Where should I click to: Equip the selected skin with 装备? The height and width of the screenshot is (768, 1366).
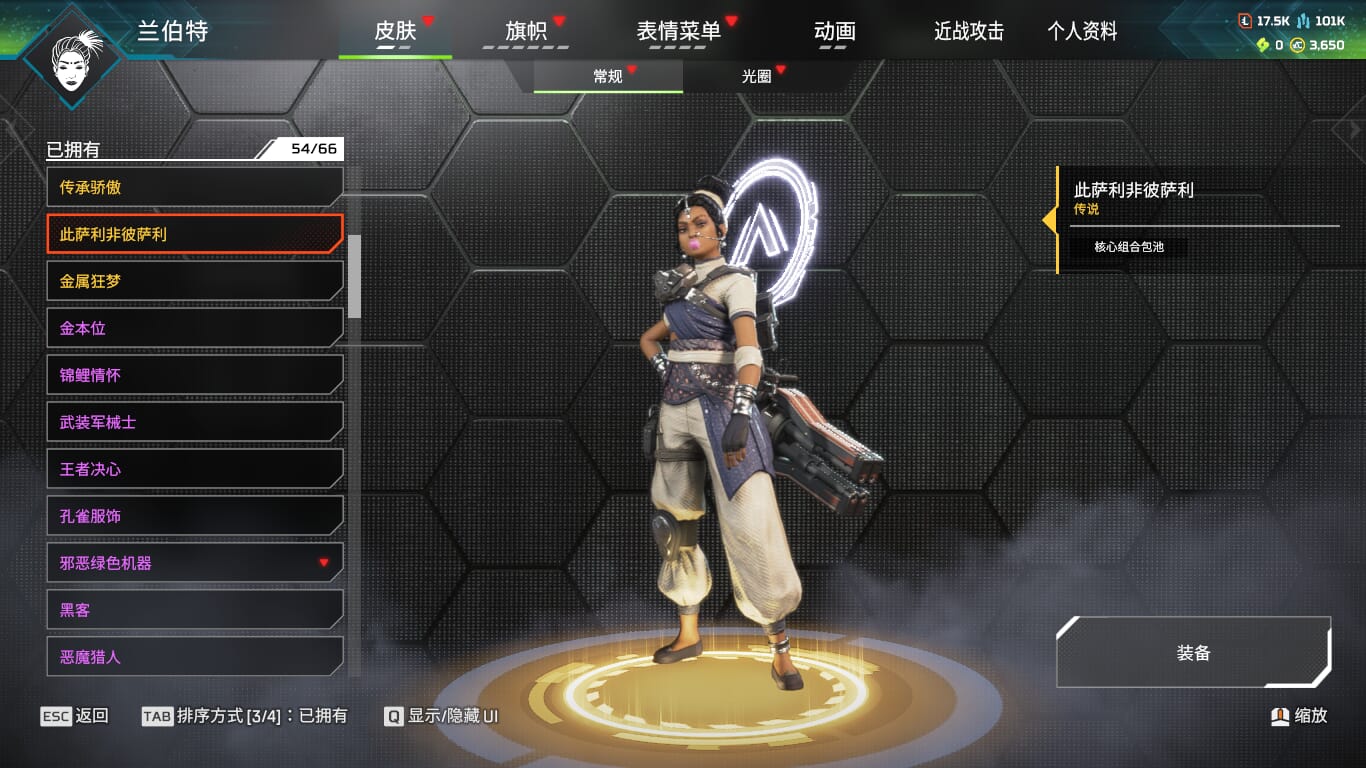click(1193, 653)
